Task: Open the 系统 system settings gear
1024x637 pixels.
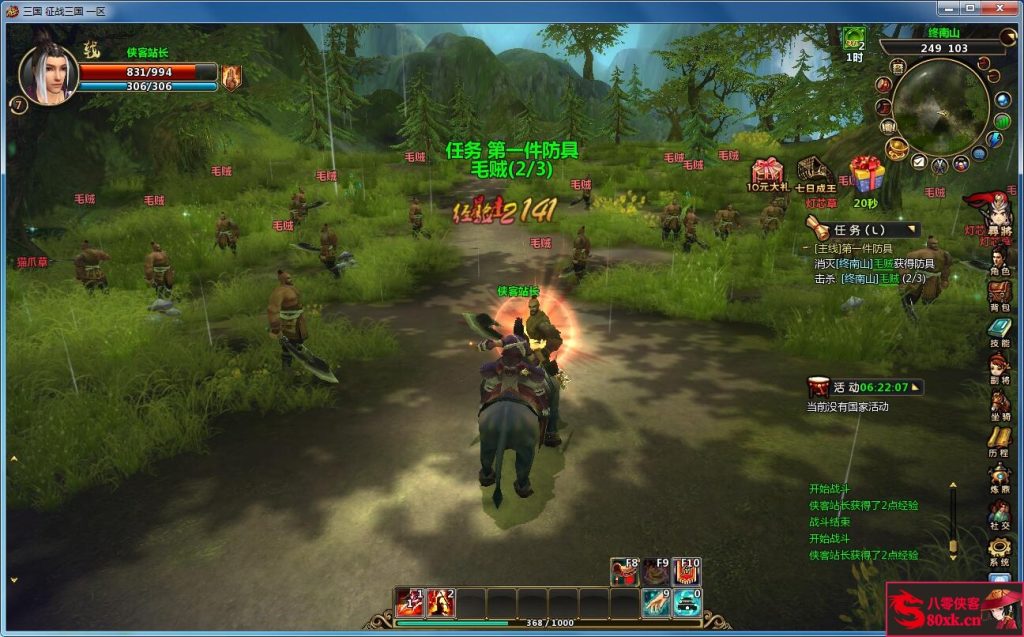Action: tap(999, 548)
